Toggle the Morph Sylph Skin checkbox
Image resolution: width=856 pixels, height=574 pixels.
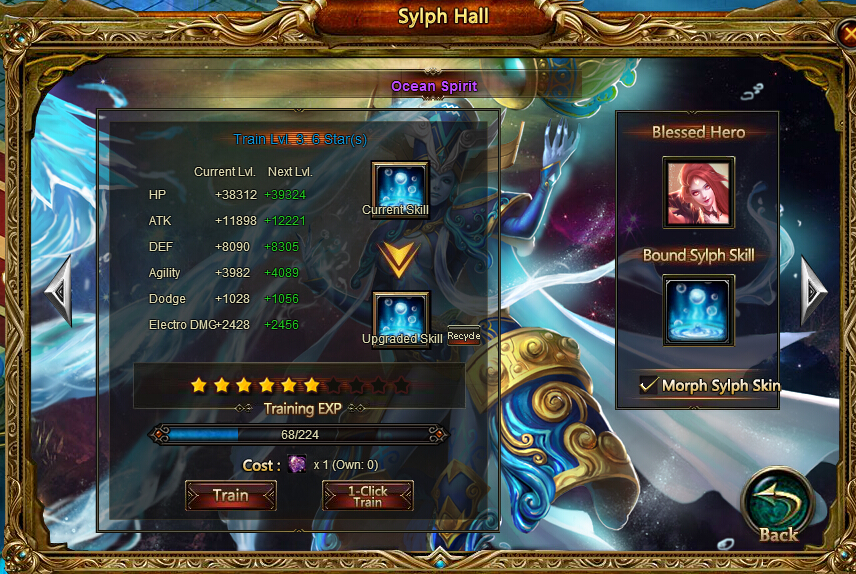coord(650,385)
